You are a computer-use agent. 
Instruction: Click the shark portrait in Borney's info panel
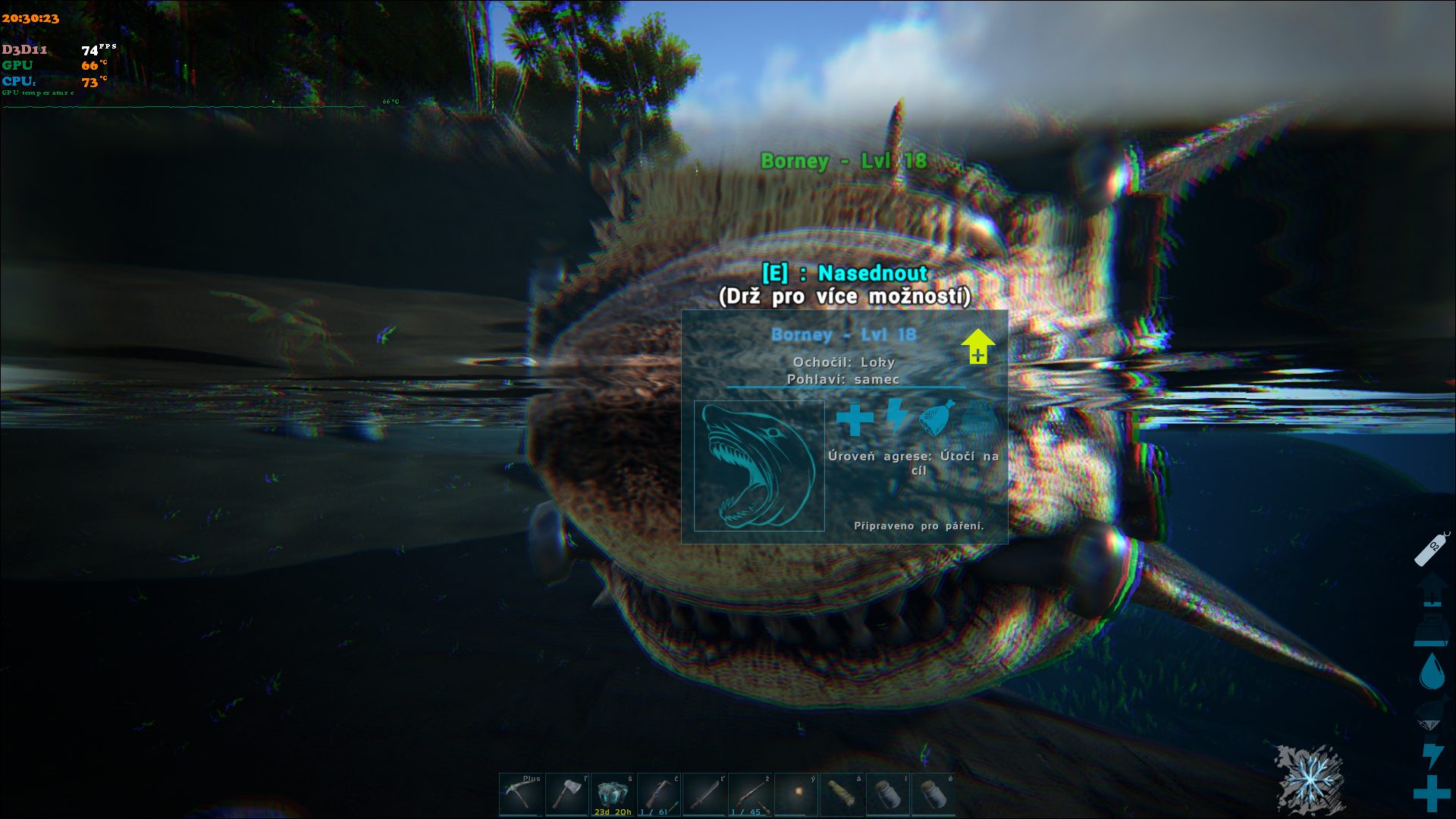coord(759,466)
